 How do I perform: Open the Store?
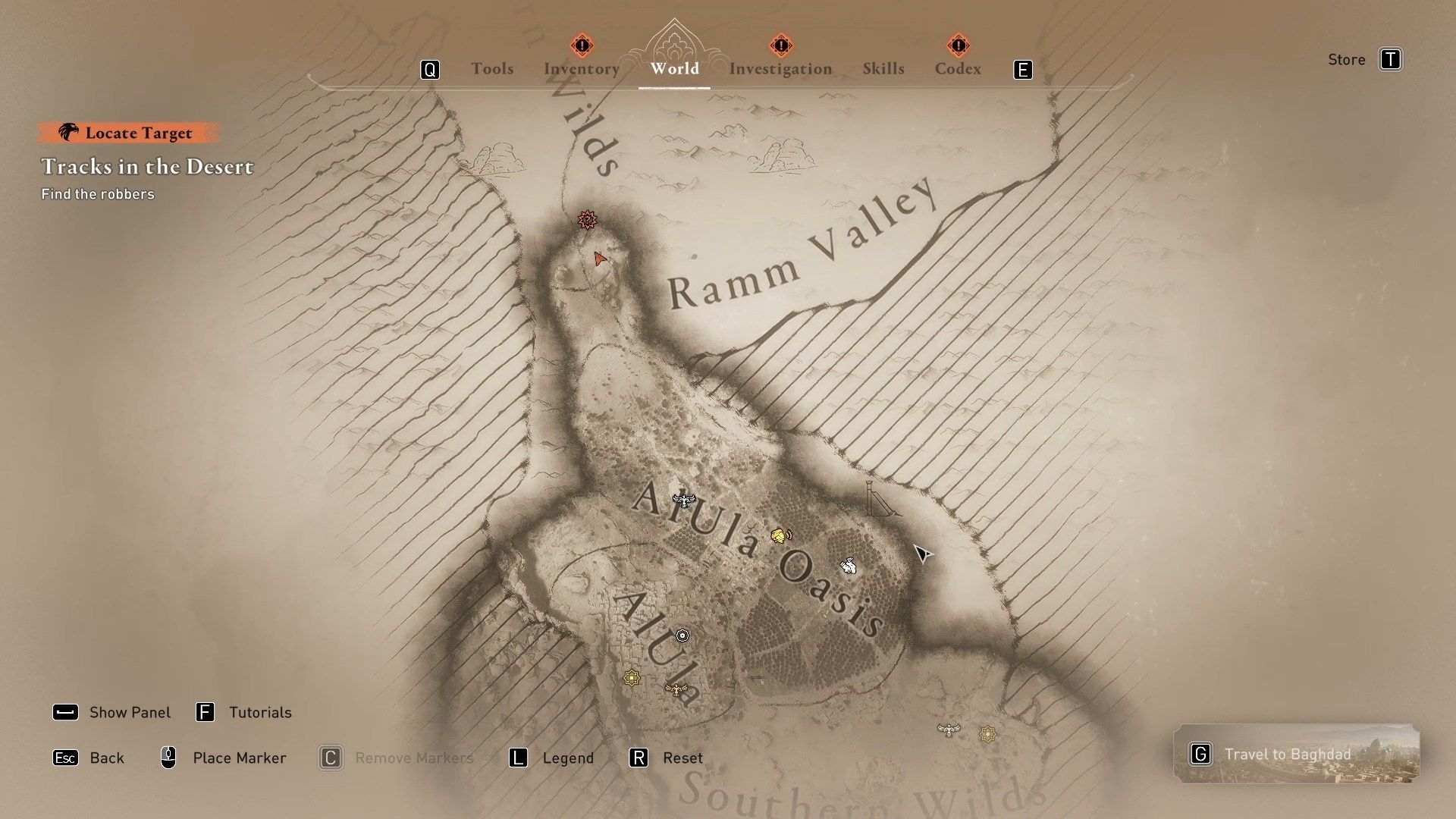click(1347, 59)
